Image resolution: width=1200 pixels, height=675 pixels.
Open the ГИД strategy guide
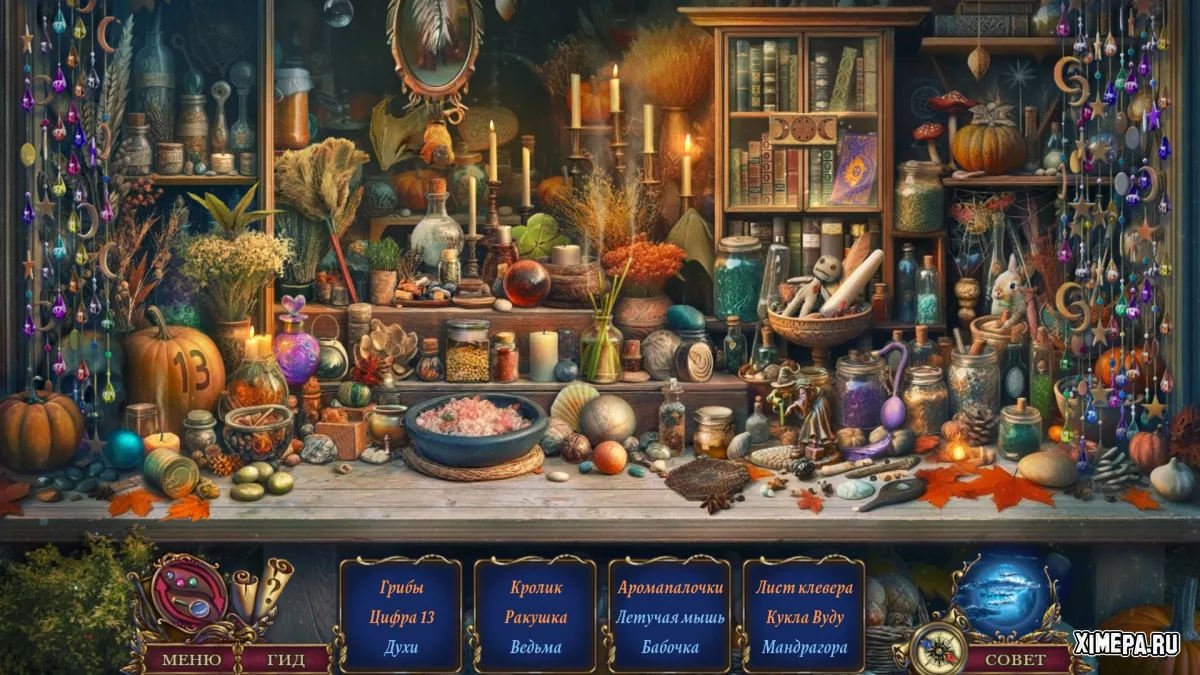point(287,660)
